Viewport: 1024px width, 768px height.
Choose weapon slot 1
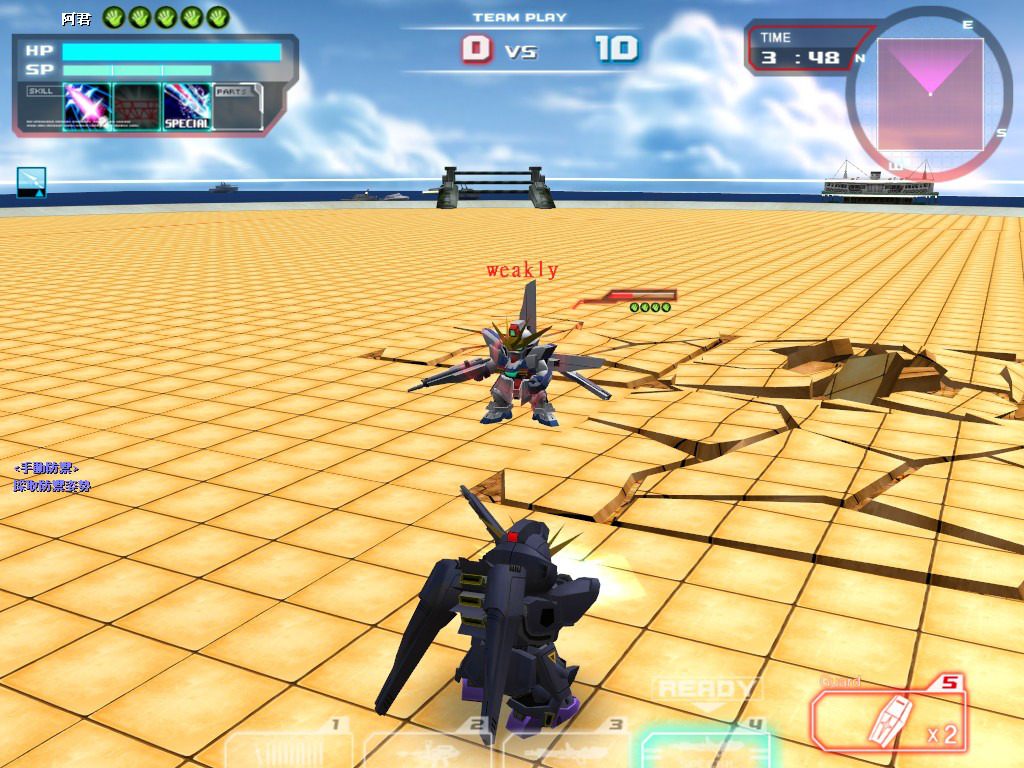[290, 748]
